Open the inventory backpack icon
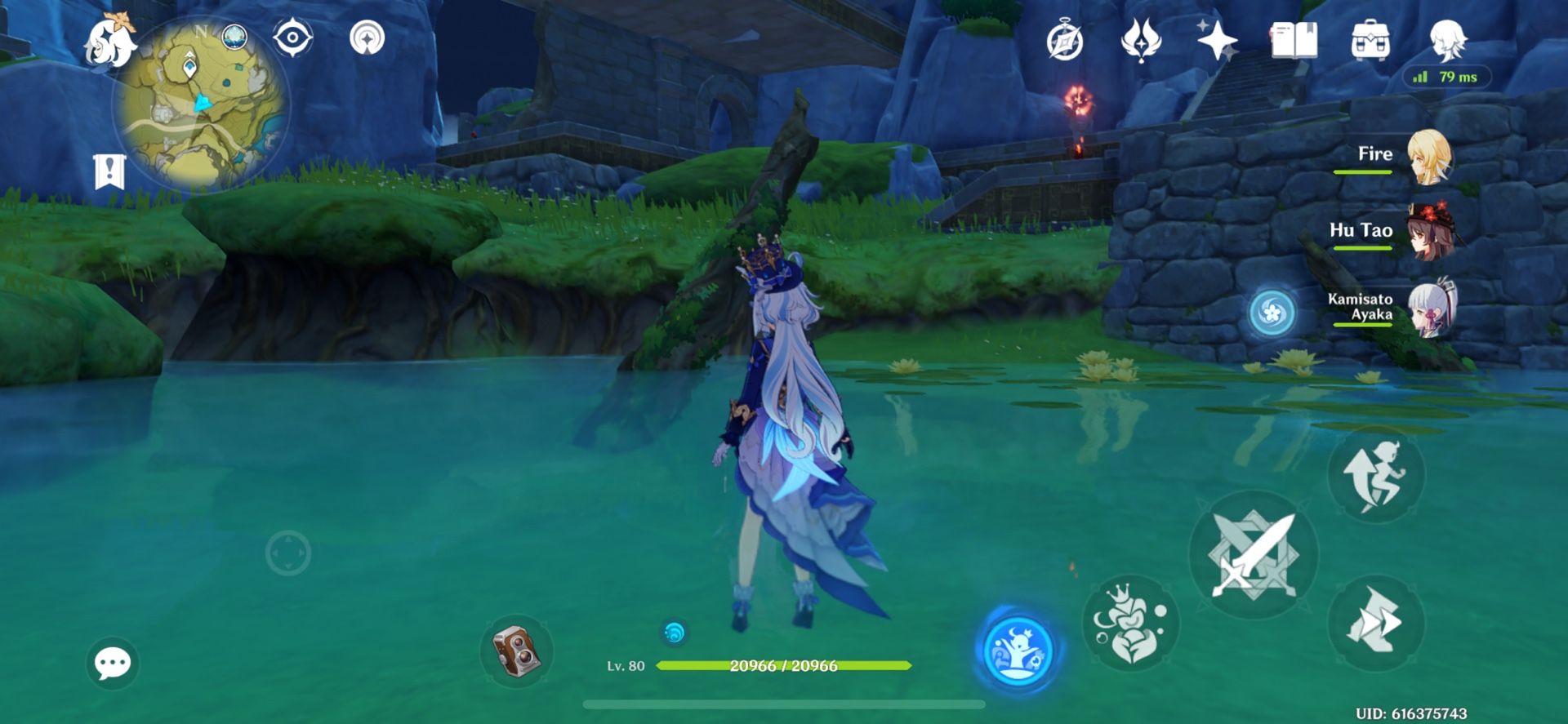The width and height of the screenshot is (1568, 724). [x=1372, y=39]
